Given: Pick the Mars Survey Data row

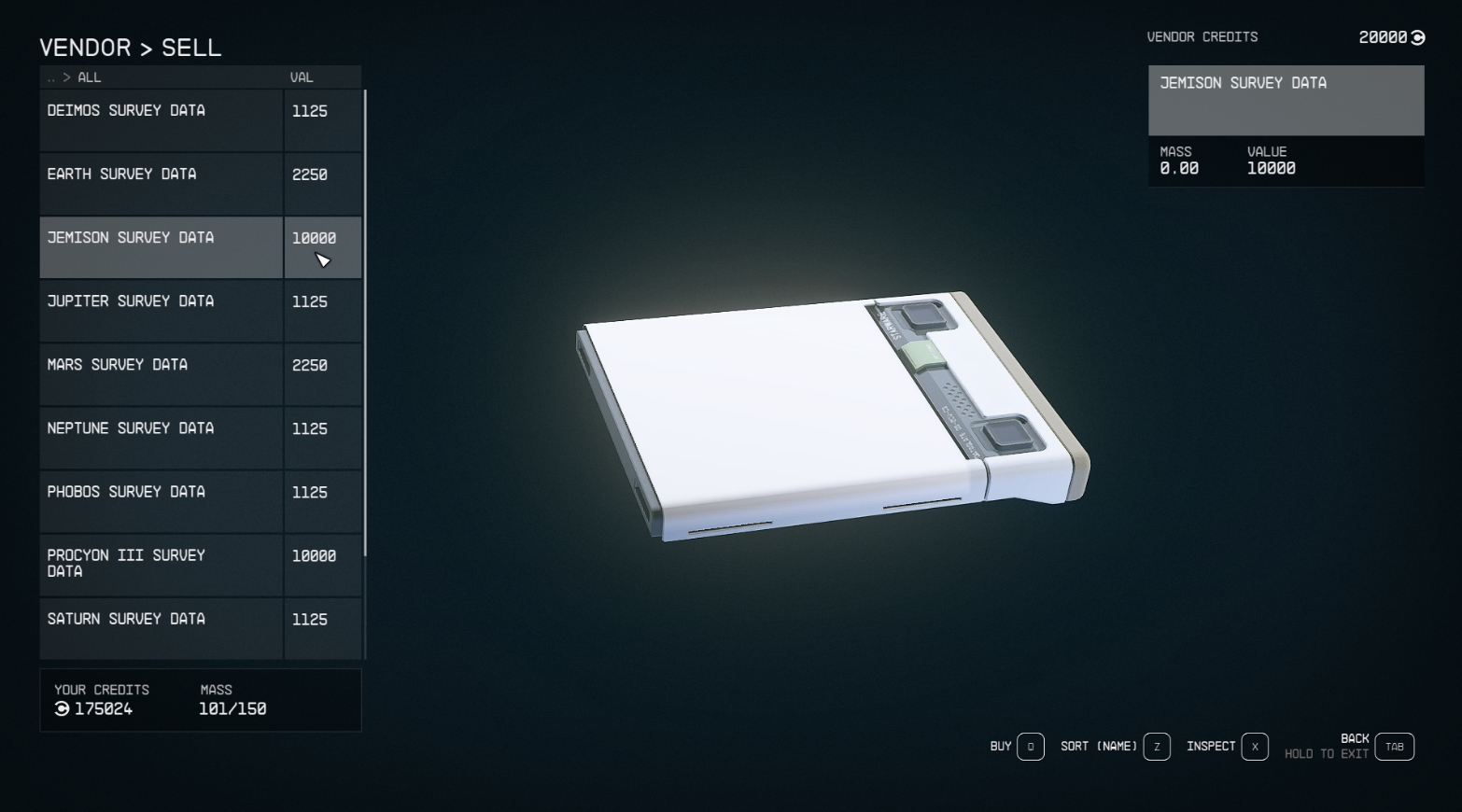Looking at the screenshot, I should coord(161,374).
